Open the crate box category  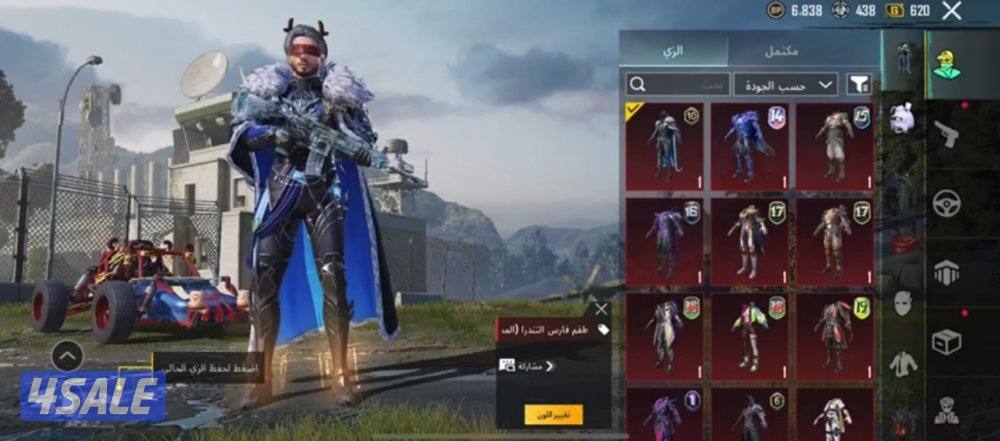pos(946,341)
